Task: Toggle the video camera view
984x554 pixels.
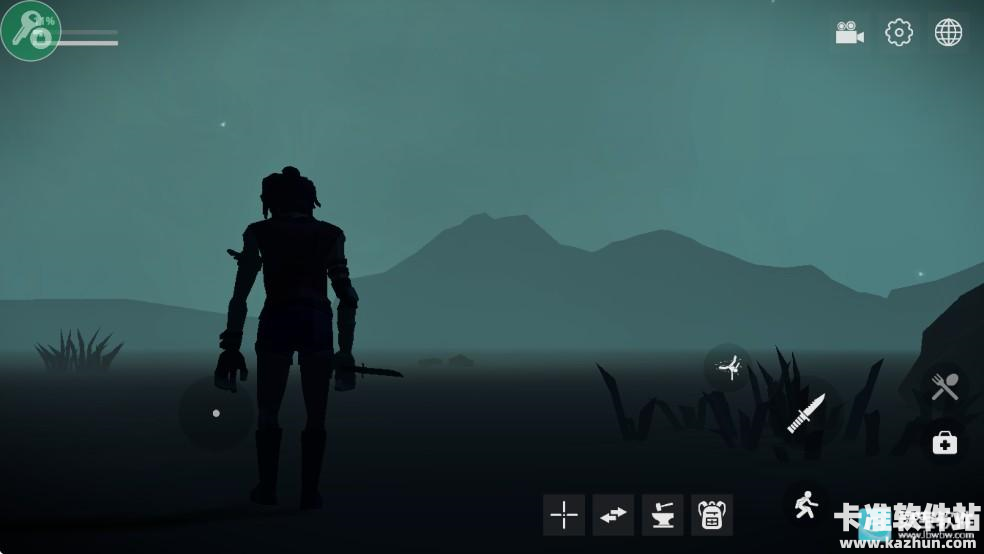Action: 850,33
